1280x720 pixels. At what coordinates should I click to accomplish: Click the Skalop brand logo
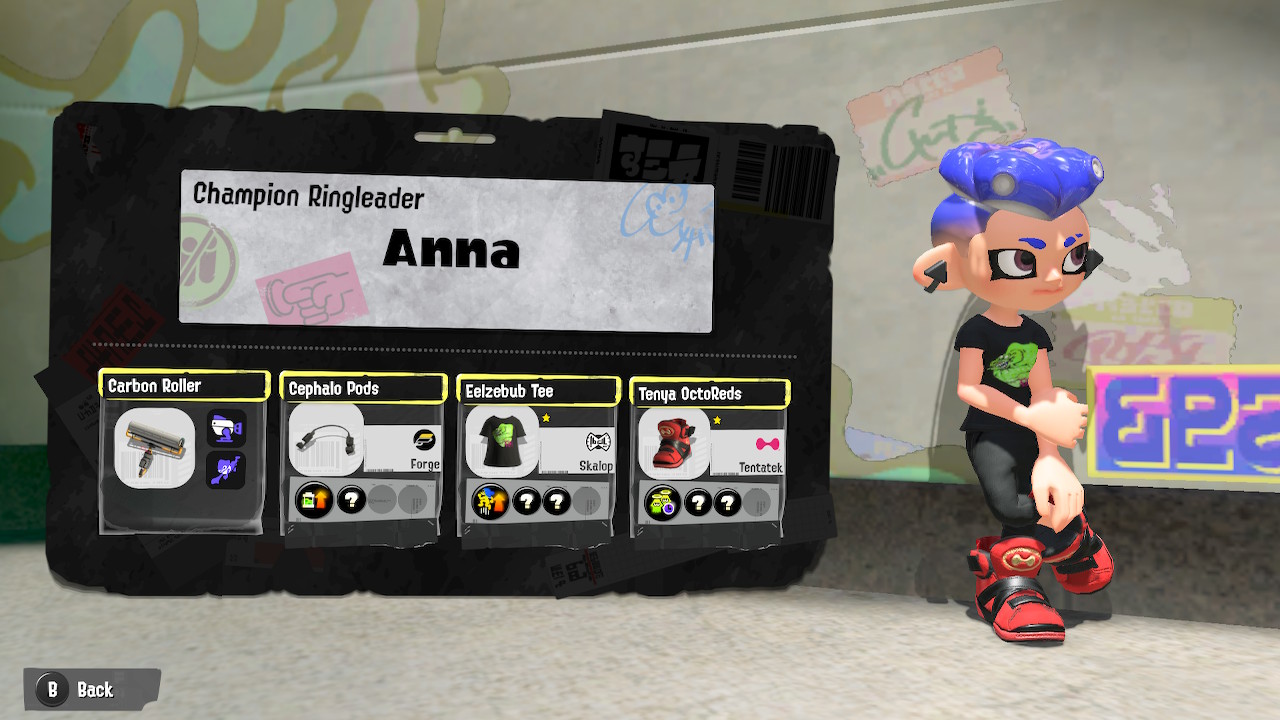(x=598, y=441)
